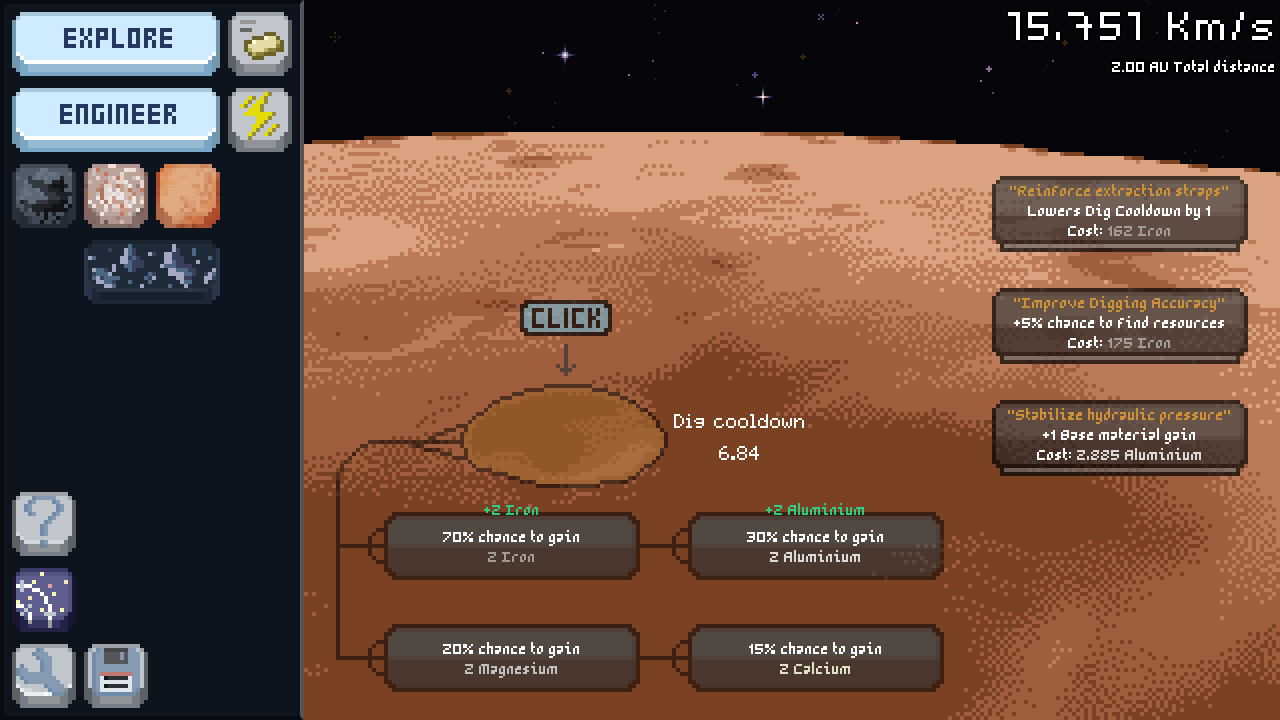Select the 30% chance 2 Aluminium node

coord(814,546)
